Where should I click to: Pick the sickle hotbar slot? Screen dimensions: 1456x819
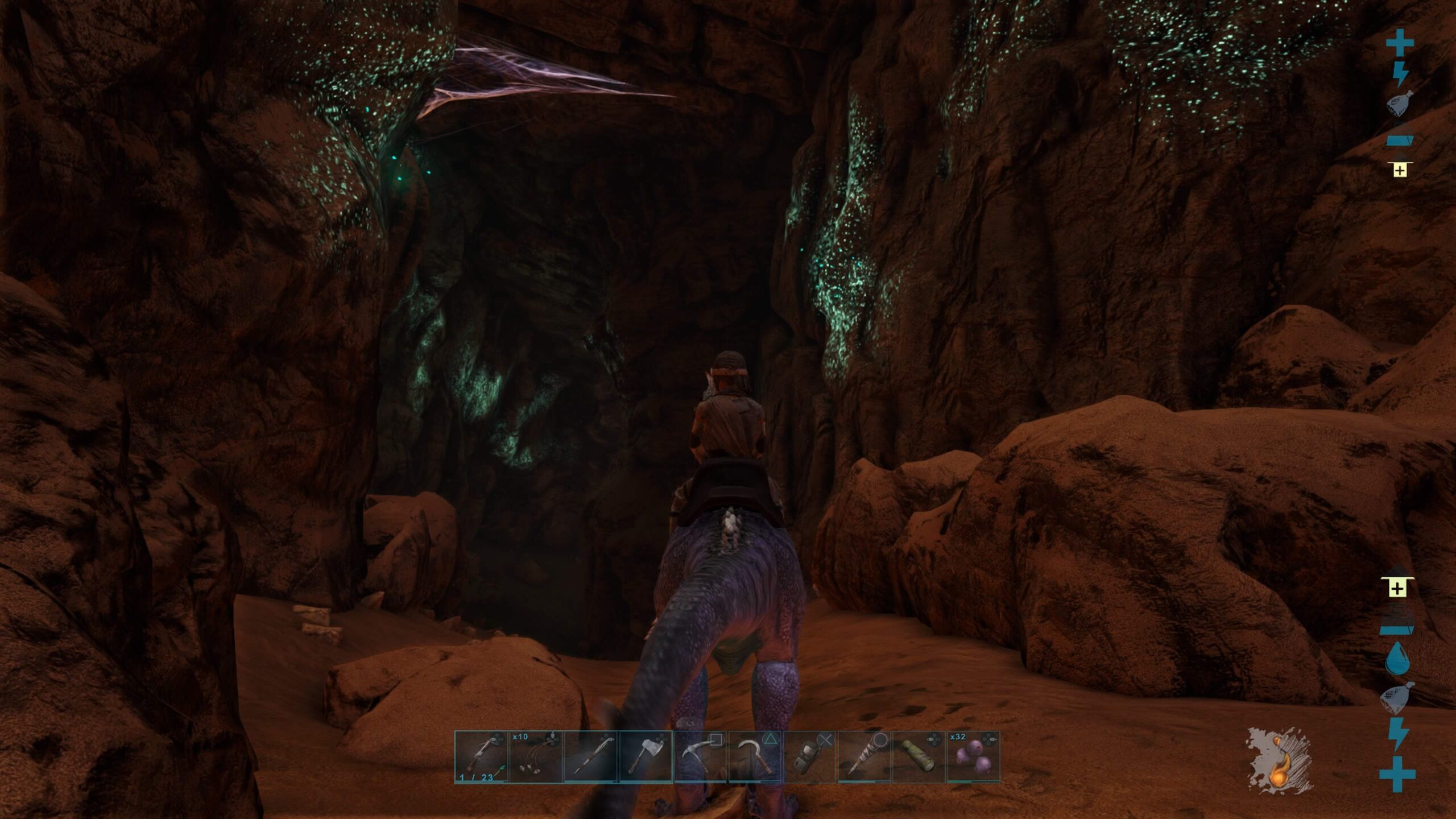(x=755, y=757)
